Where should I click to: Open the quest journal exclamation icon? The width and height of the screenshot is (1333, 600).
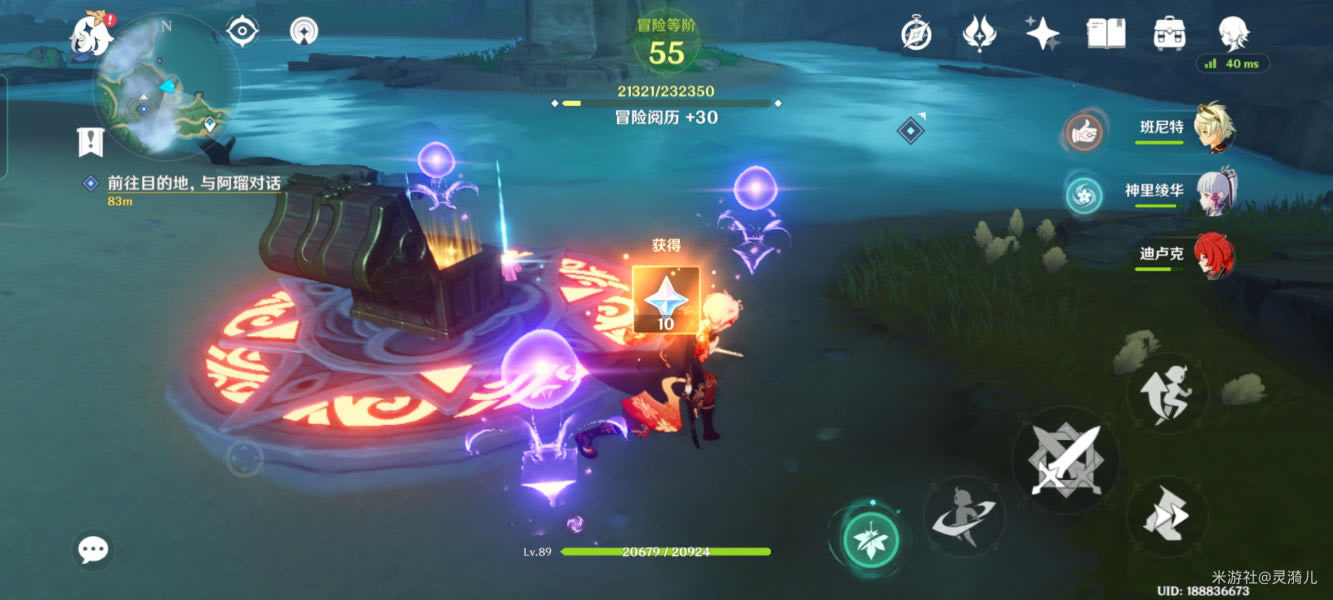91,142
